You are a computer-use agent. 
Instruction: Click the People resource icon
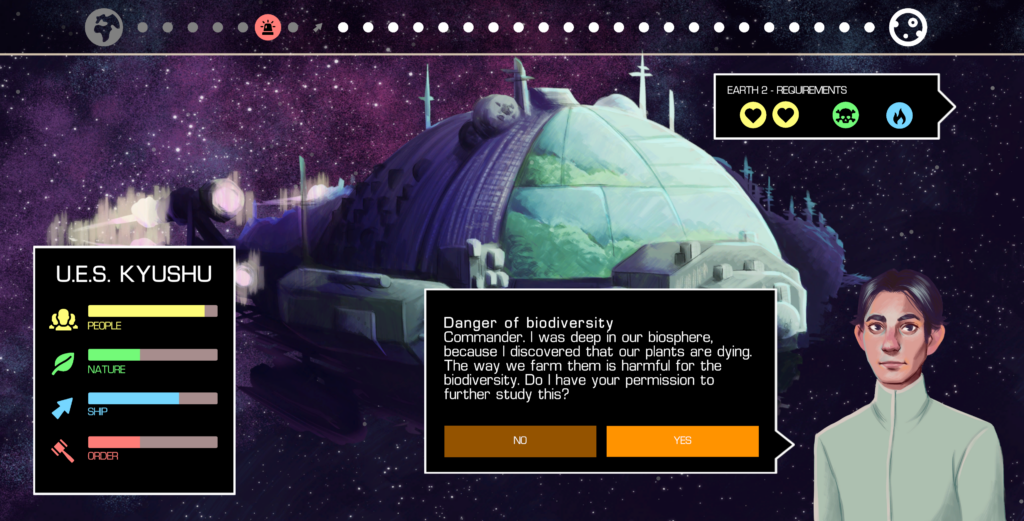(x=63, y=319)
